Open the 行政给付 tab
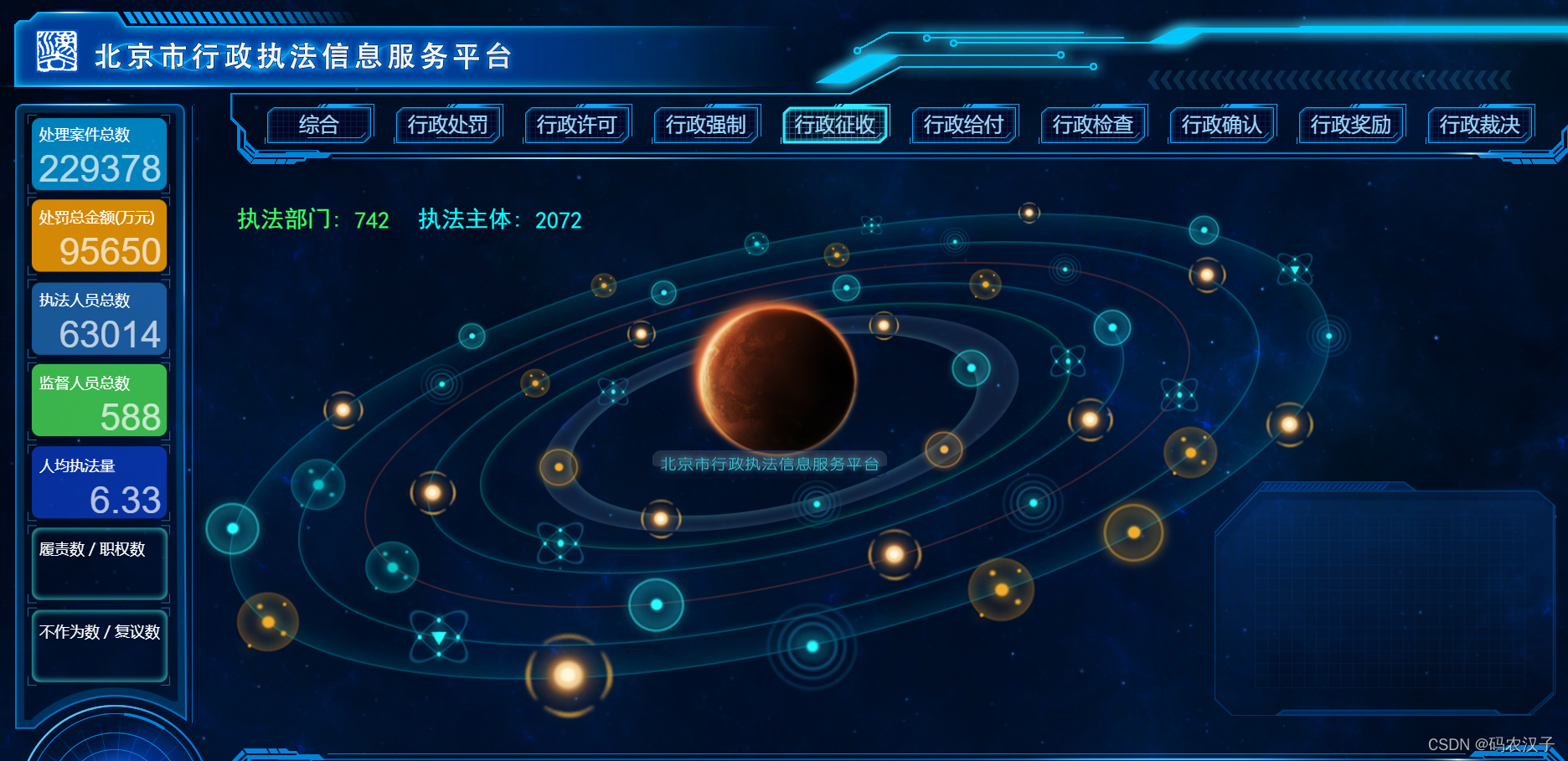1568x761 pixels. (x=964, y=125)
